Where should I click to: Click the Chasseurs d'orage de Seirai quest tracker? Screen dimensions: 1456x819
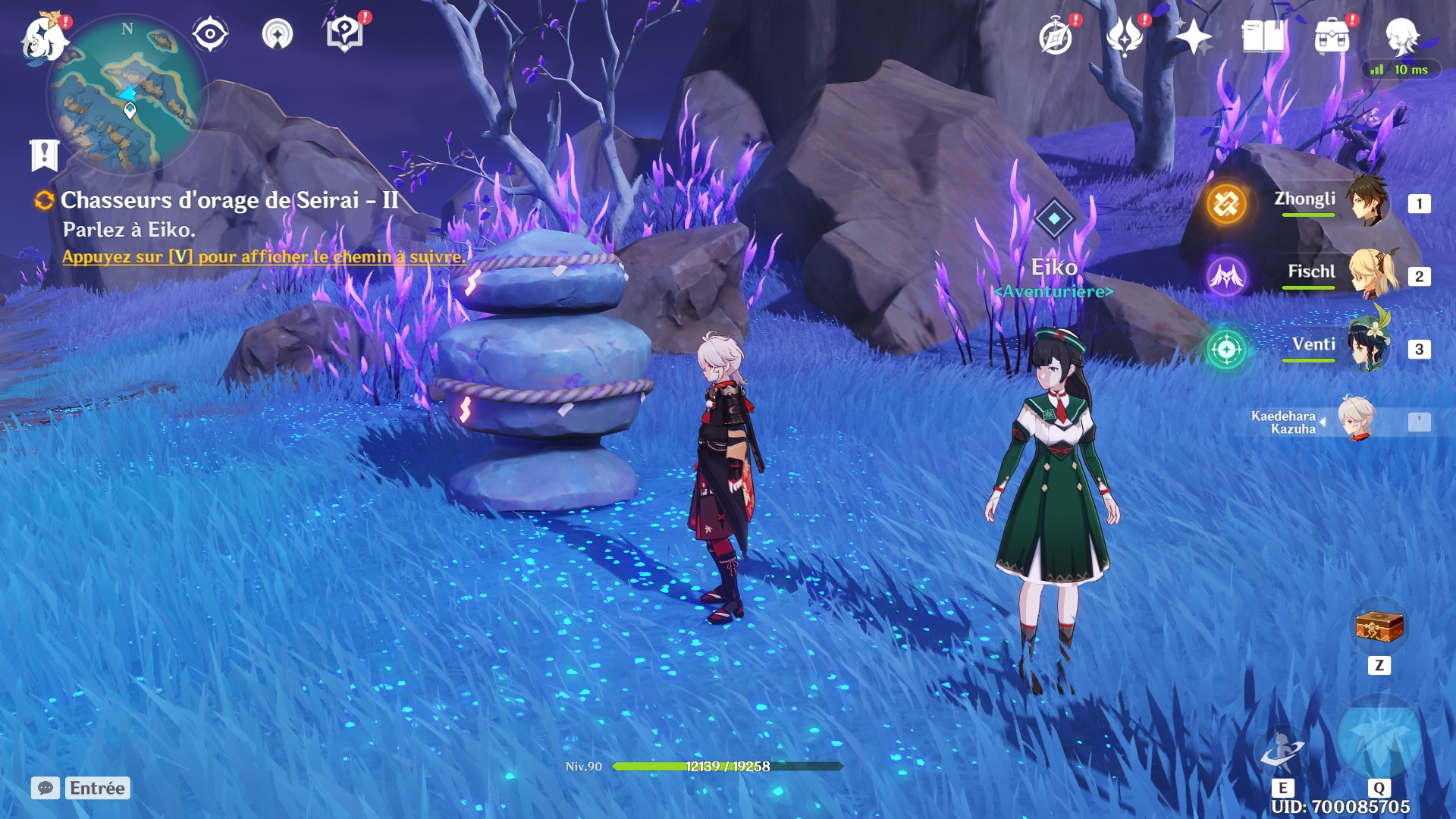pos(229,201)
